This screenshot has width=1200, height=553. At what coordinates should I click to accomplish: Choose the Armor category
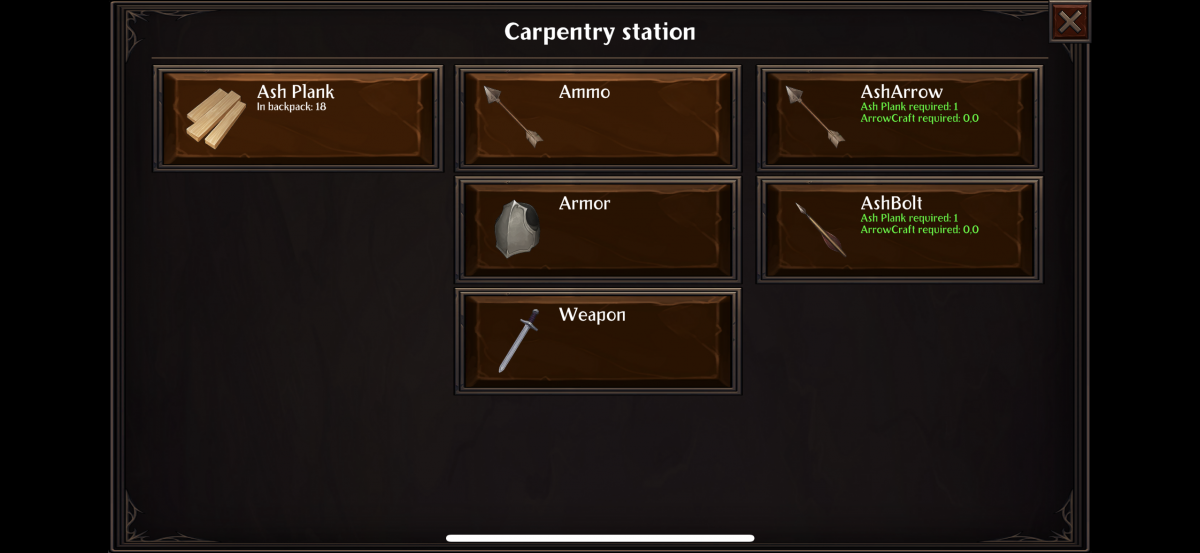tap(598, 229)
